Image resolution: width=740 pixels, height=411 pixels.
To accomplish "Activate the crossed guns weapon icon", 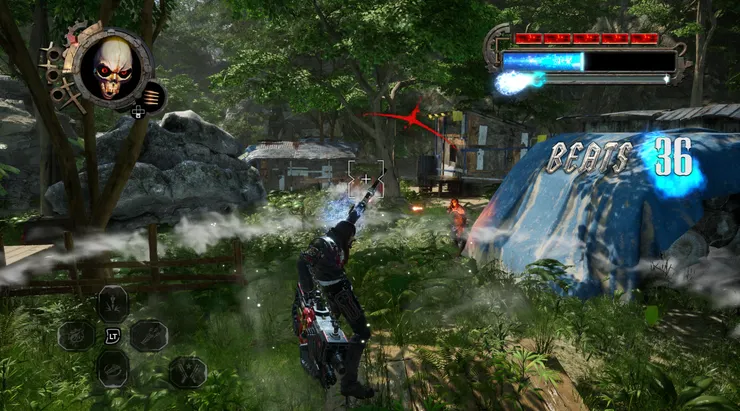I will coord(186,372).
